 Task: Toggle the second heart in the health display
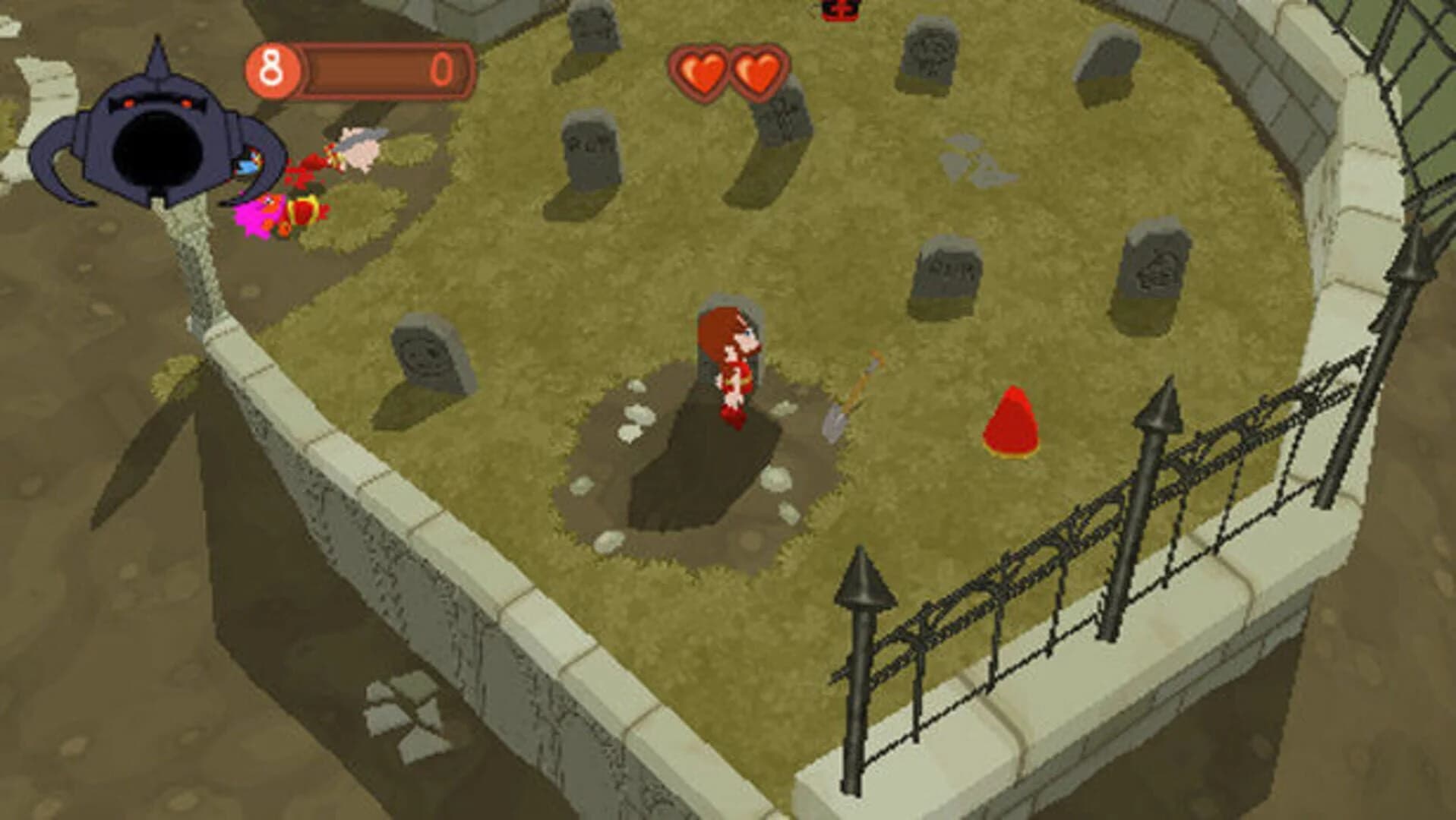pyautogui.click(x=758, y=71)
